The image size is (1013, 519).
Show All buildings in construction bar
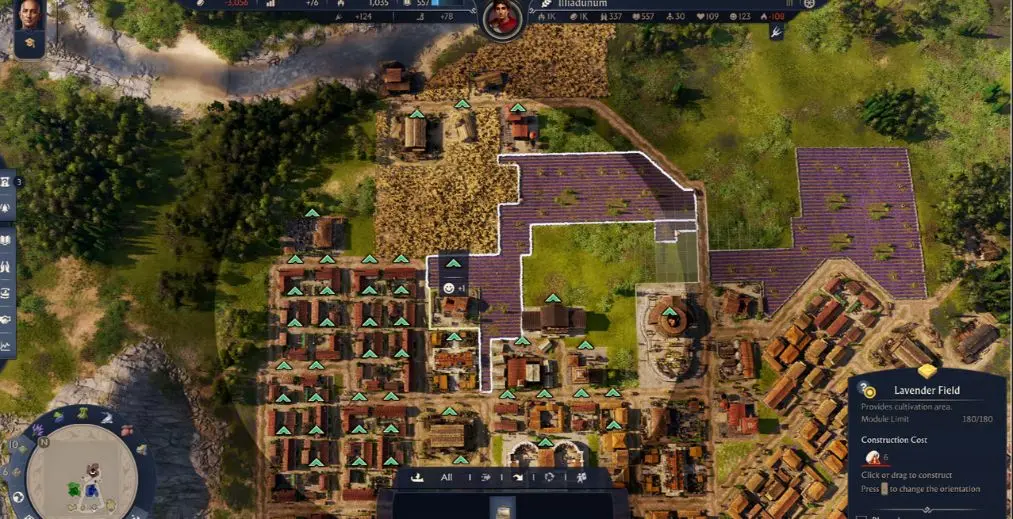click(x=446, y=477)
